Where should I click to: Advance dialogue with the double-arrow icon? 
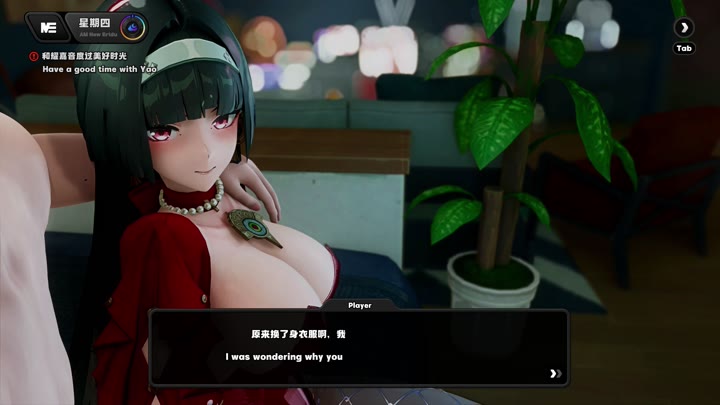coord(555,374)
